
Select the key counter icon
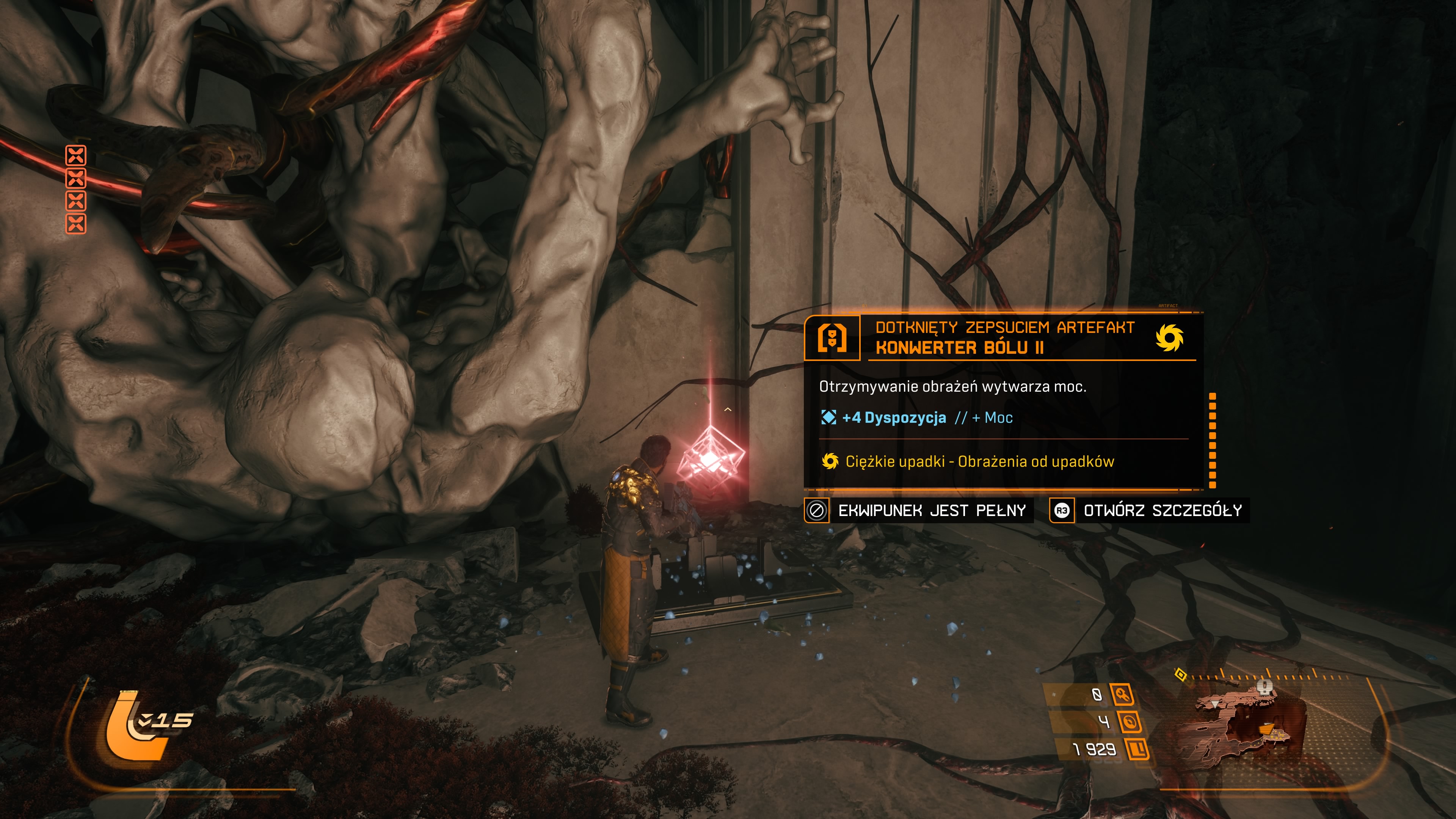[1122, 694]
